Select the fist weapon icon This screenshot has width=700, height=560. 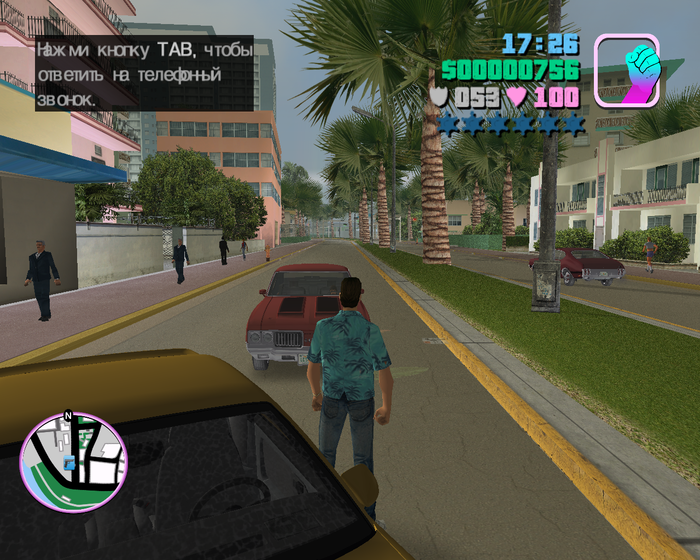(x=627, y=69)
